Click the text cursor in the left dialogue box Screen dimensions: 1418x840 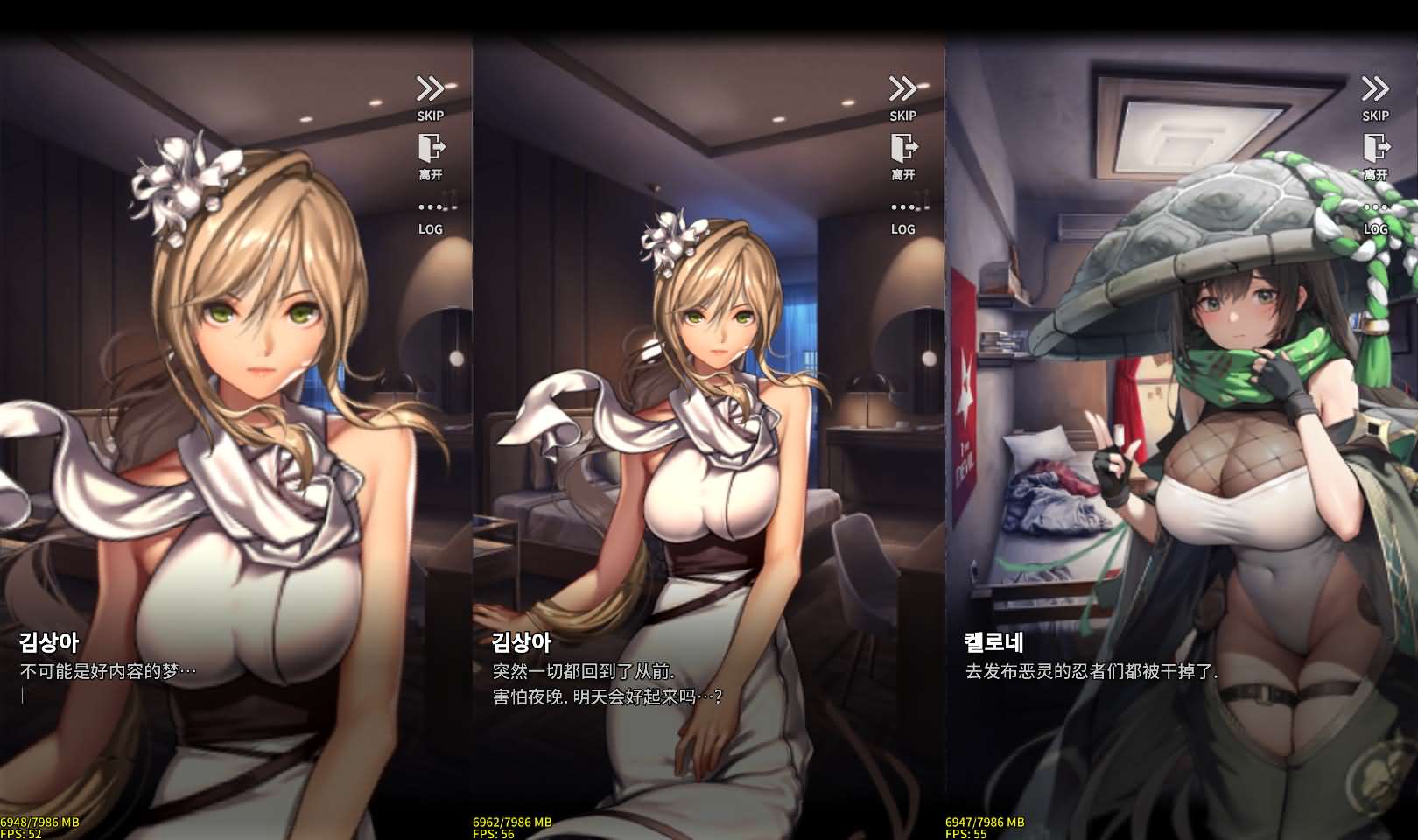coord(24,694)
